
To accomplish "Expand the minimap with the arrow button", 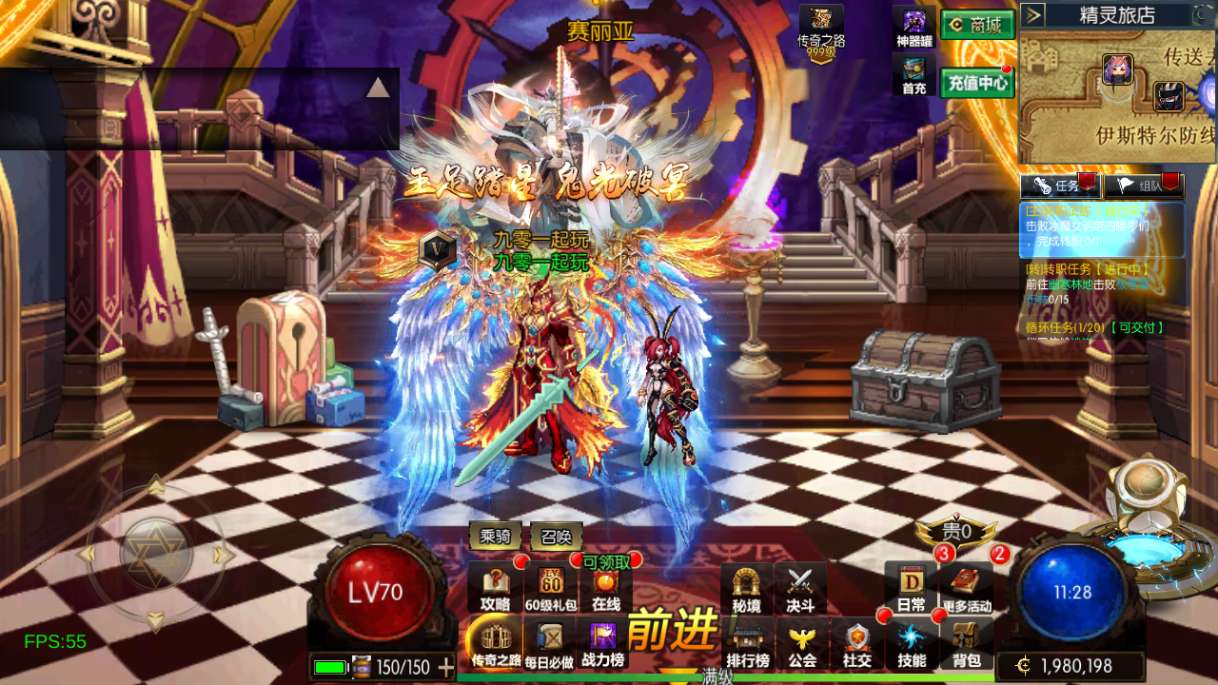I will (1034, 15).
